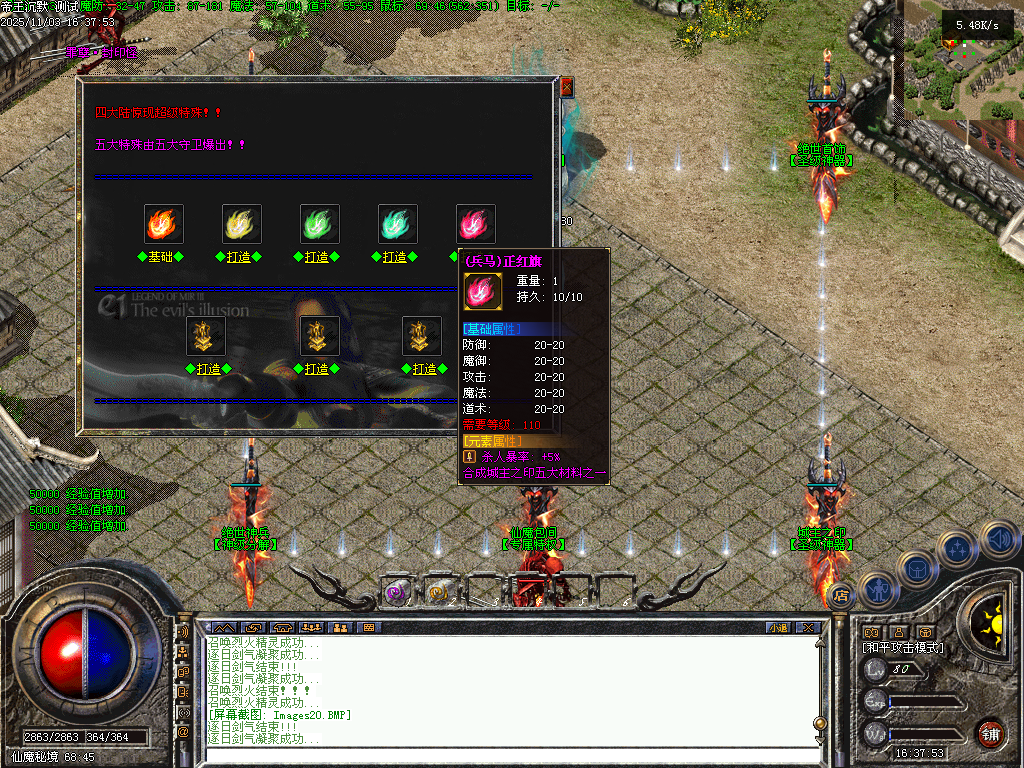Use the purple scroll hotbar slot
Screen dimensions: 1024x768
coord(395,592)
